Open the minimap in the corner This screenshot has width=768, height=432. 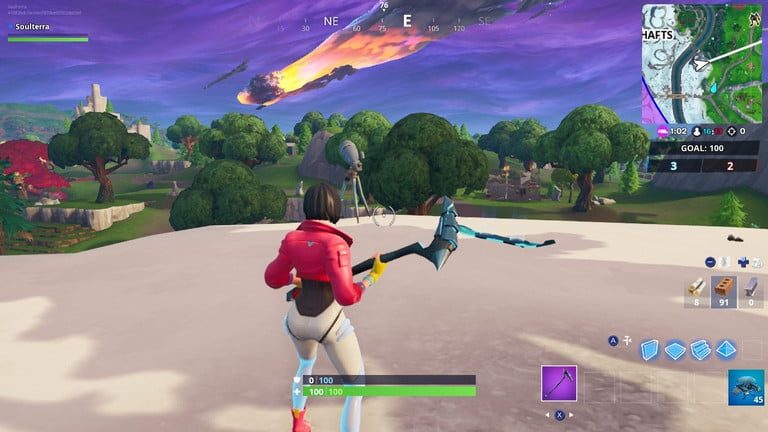pos(704,63)
